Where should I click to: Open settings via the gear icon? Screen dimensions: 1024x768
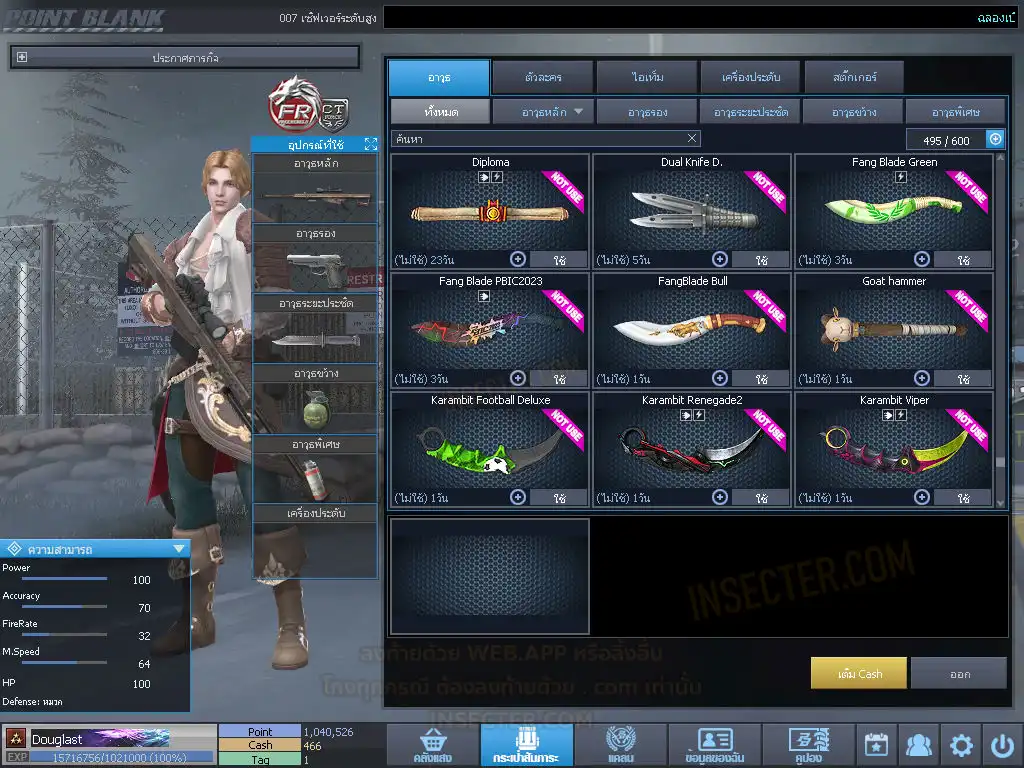[961, 745]
